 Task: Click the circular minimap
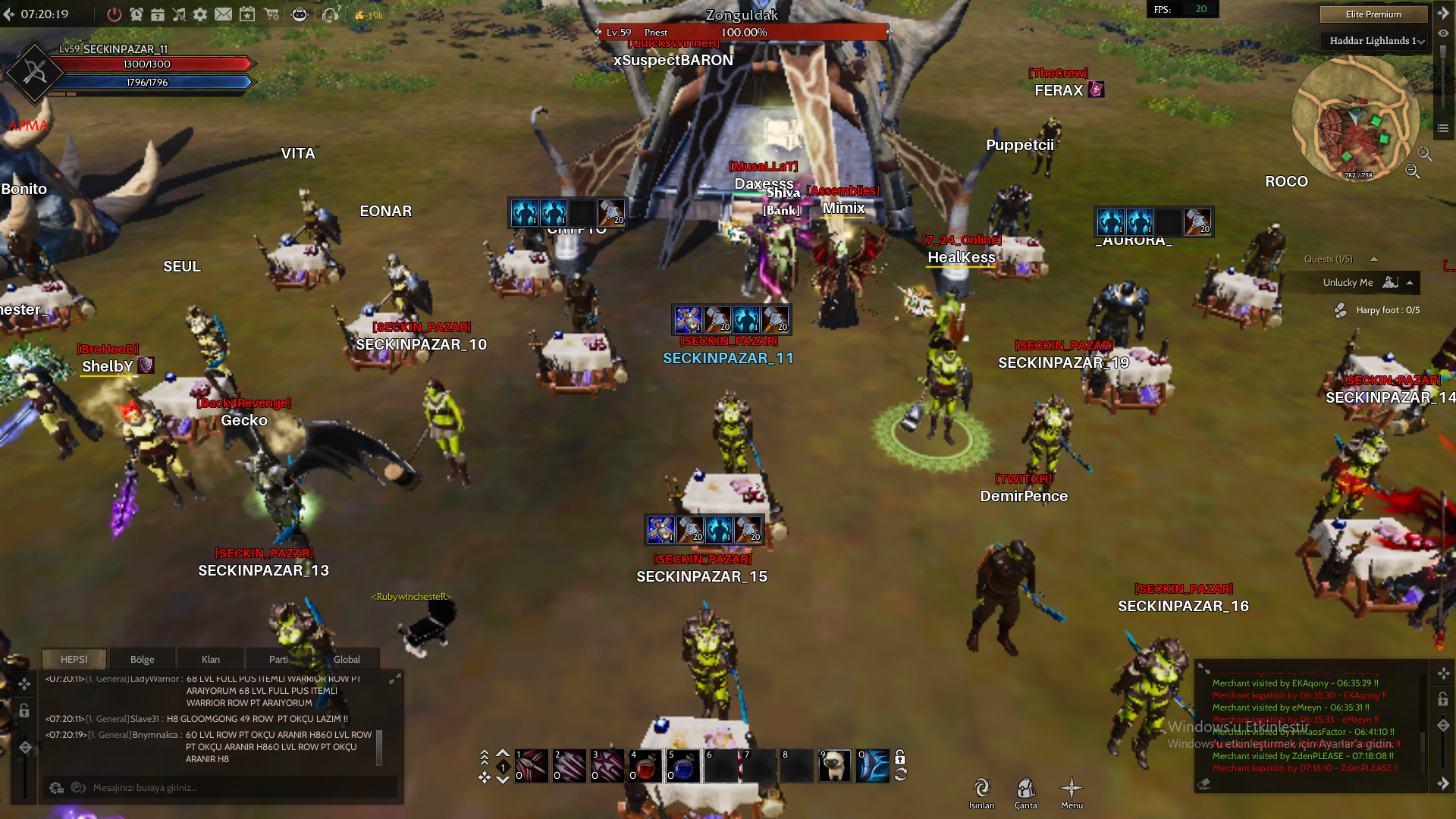pos(1354,119)
